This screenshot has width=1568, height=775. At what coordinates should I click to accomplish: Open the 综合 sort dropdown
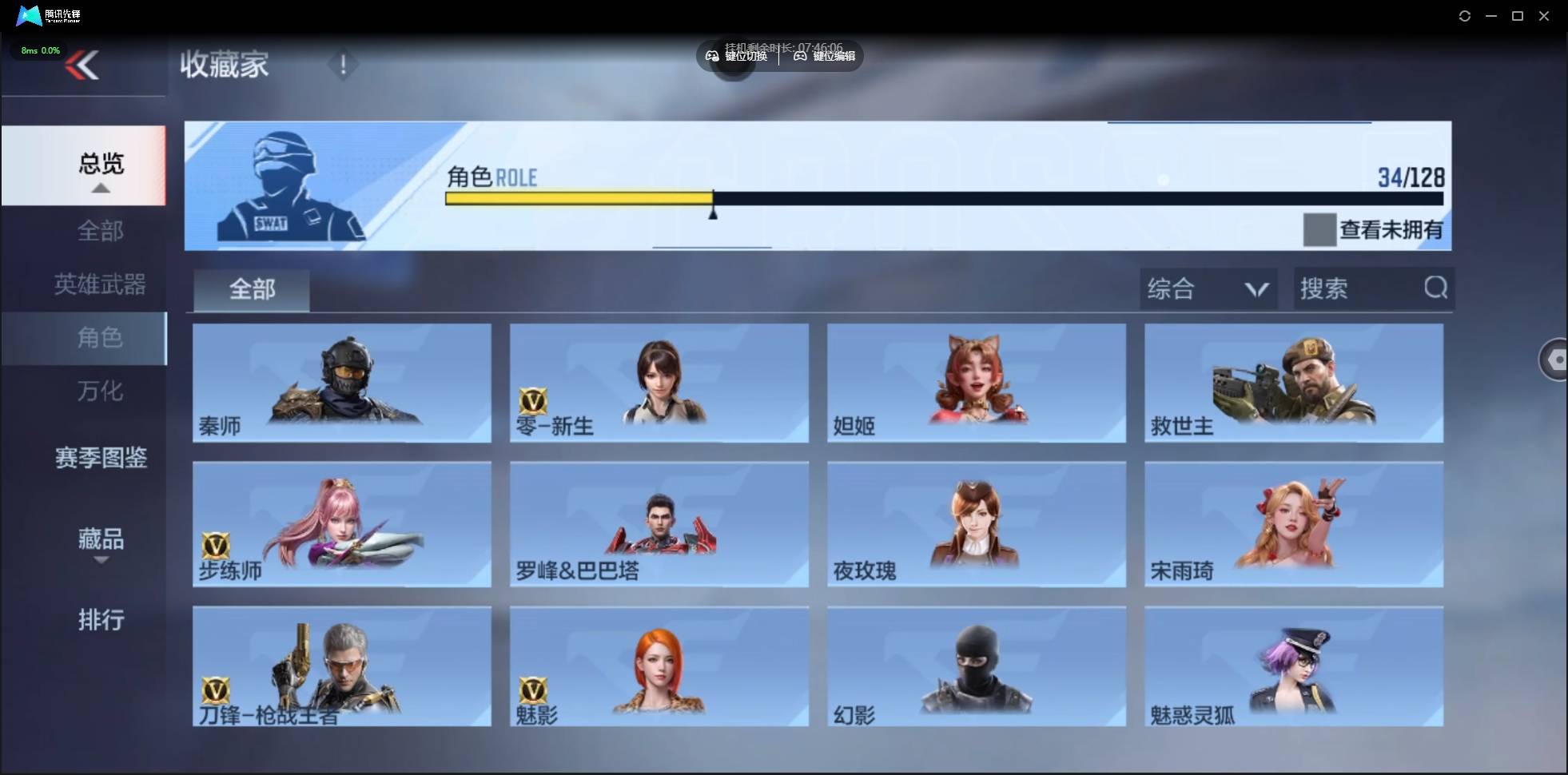[1209, 288]
